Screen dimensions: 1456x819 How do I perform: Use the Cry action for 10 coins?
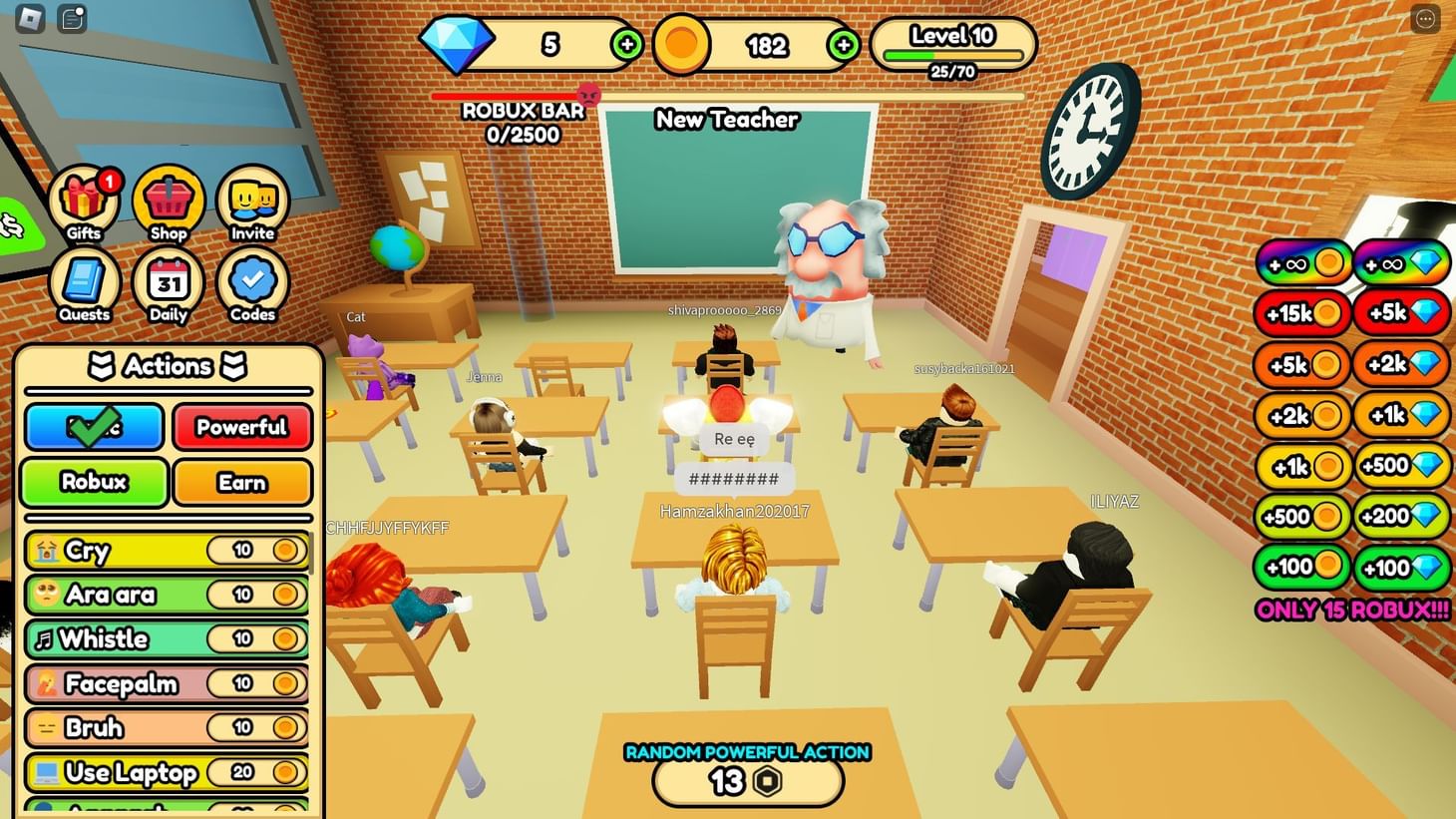click(167, 550)
